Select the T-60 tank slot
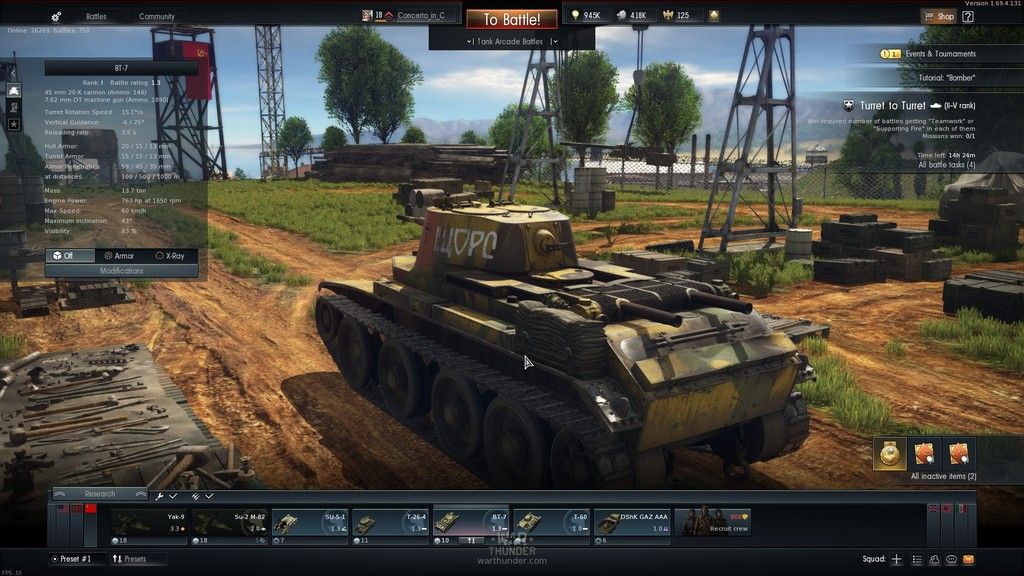The height and width of the screenshot is (576, 1024). tap(551, 522)
